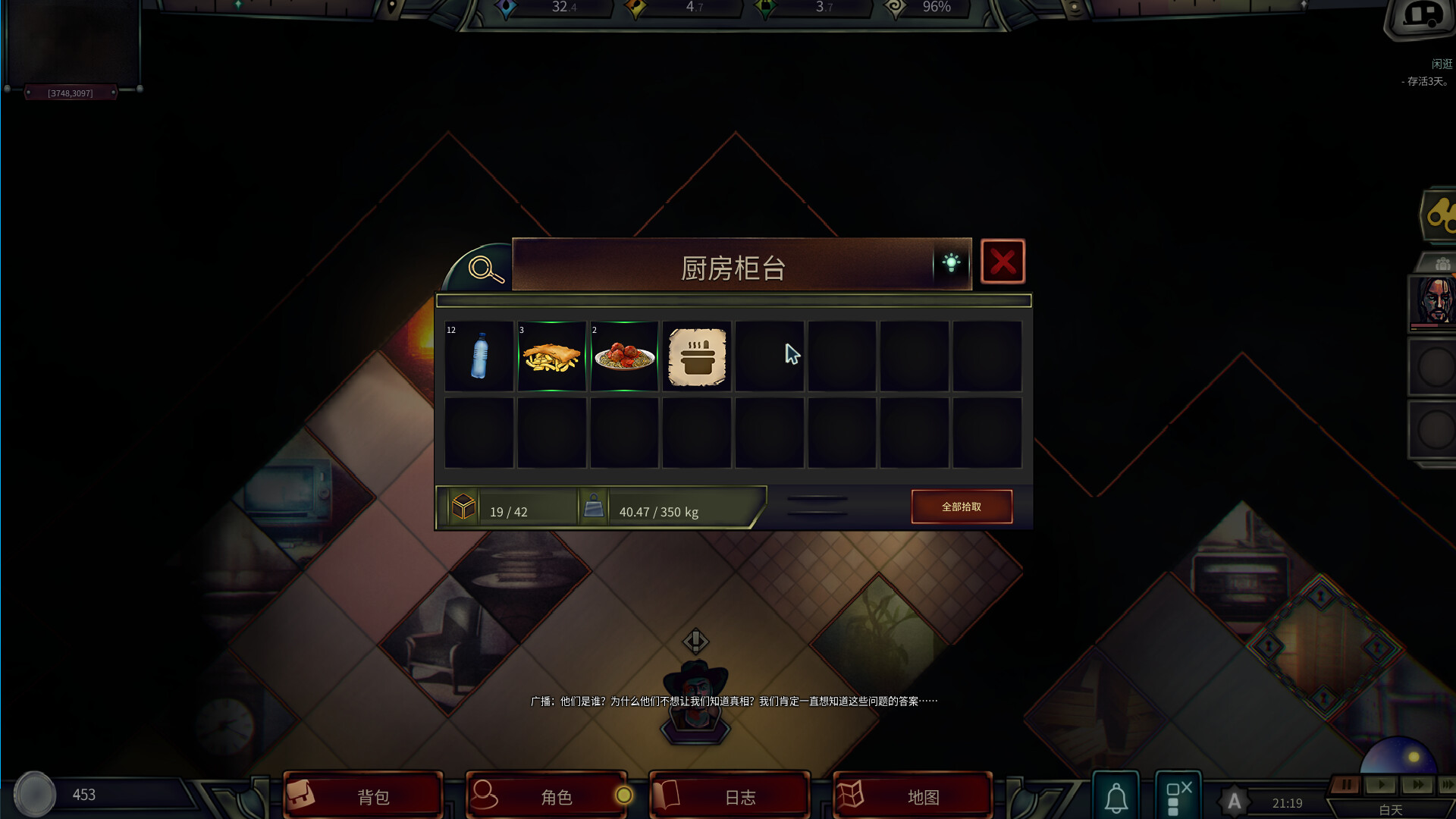Expand the party members panel on right sidebar

[1442, 263]
